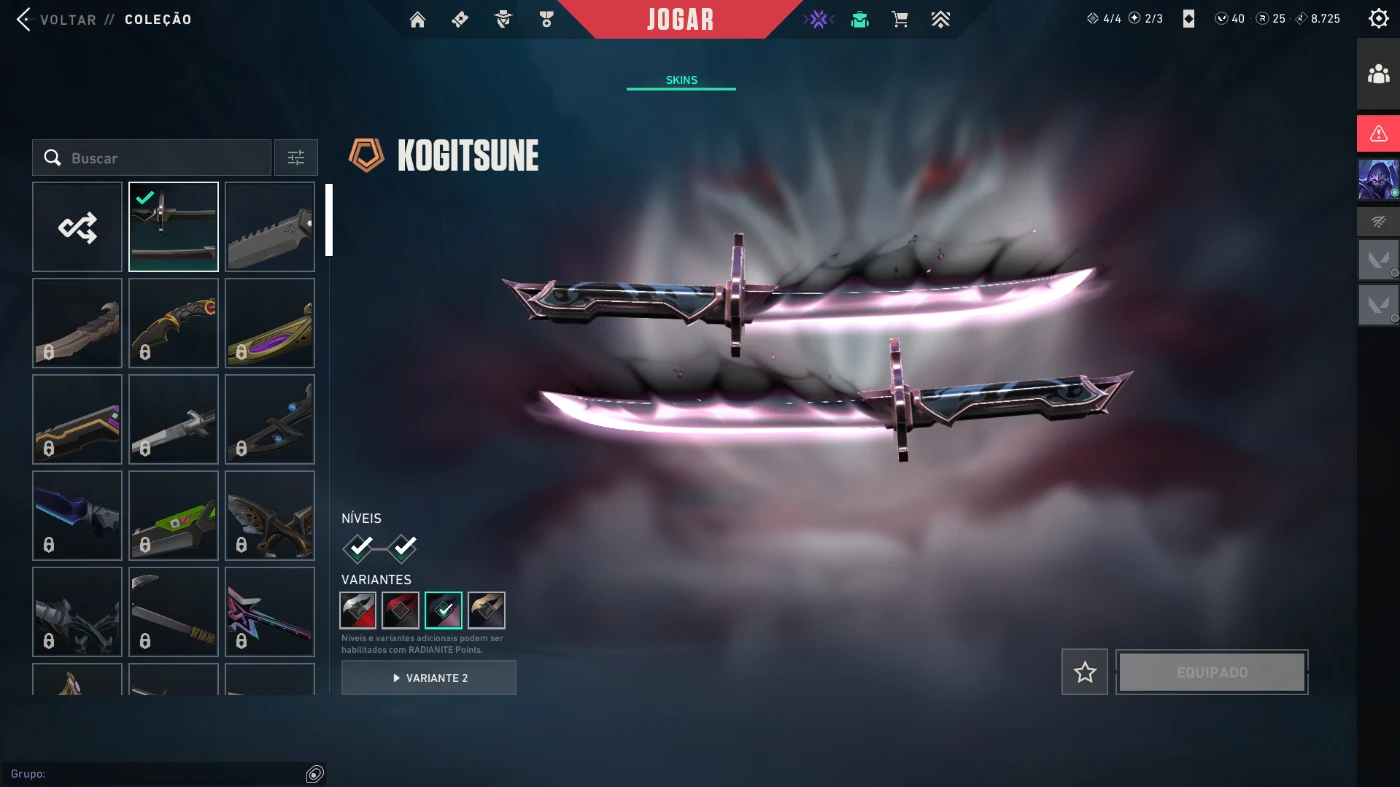This screenshot has height=787, width=1400.
Task: Open the home screen icon
Action: pos(418,20)
